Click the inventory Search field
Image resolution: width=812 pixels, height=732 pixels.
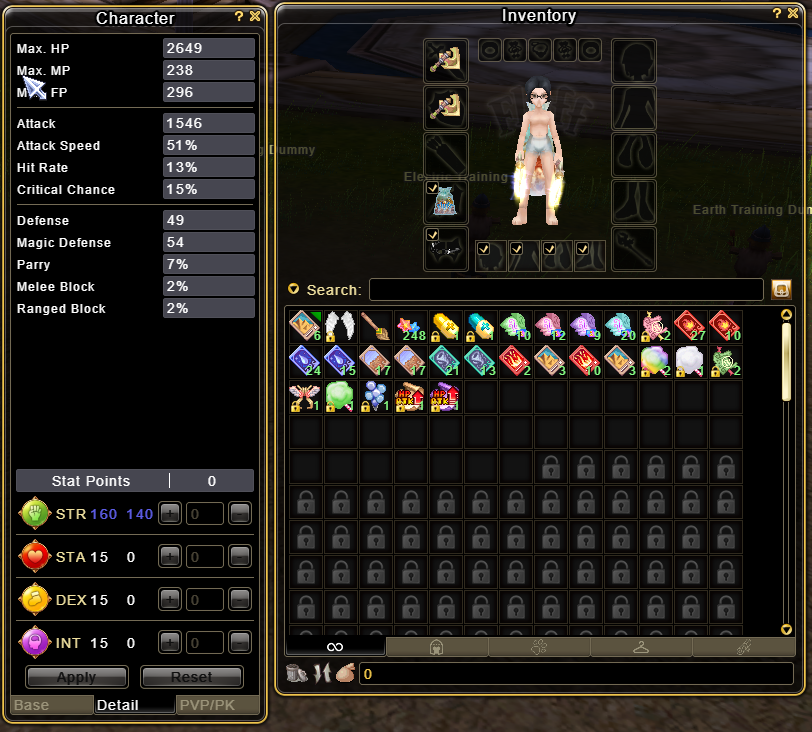coord(565,290)
